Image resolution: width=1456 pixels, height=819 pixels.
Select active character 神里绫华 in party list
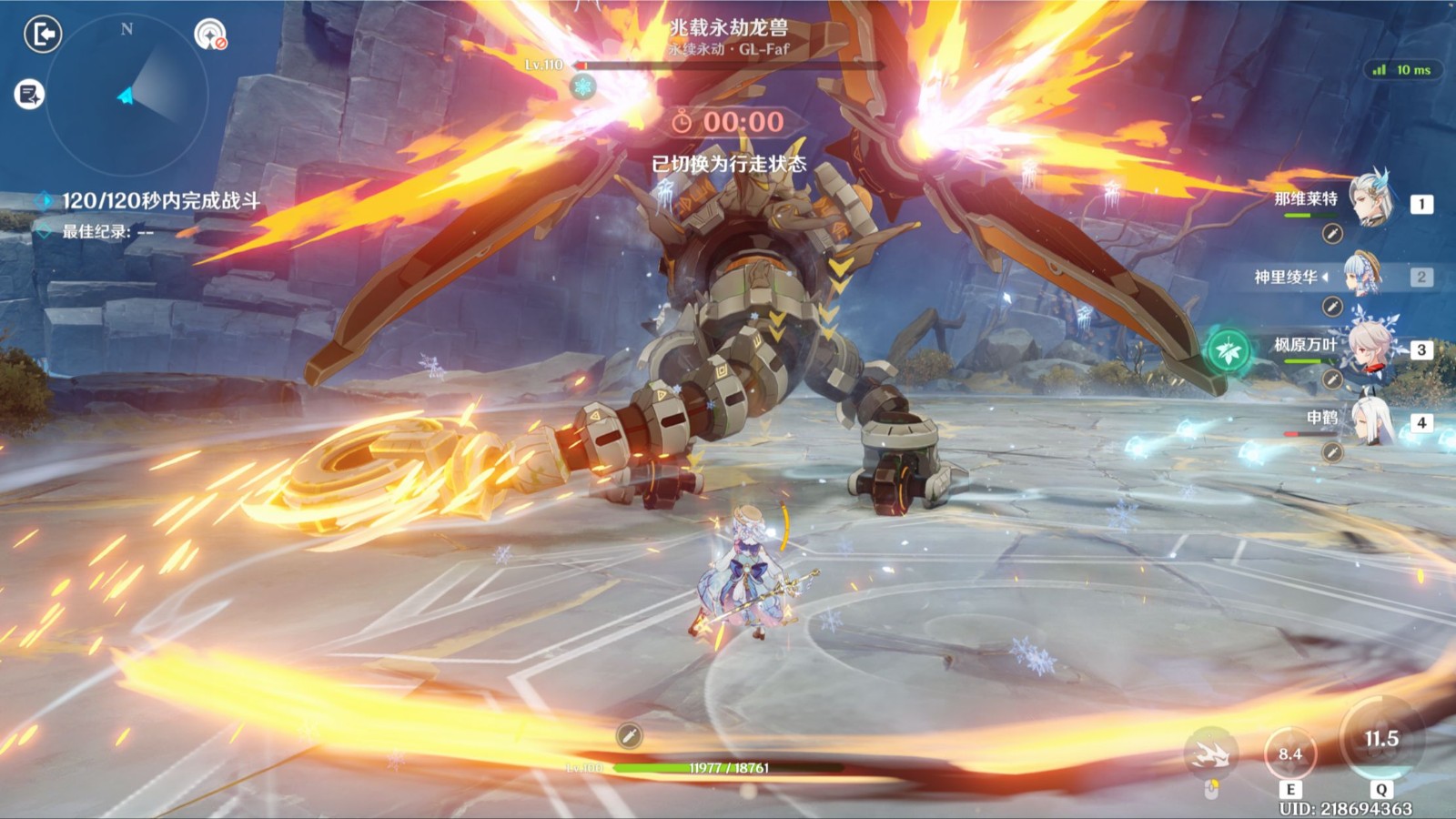pyautogui.click(x=1361, y=275)
